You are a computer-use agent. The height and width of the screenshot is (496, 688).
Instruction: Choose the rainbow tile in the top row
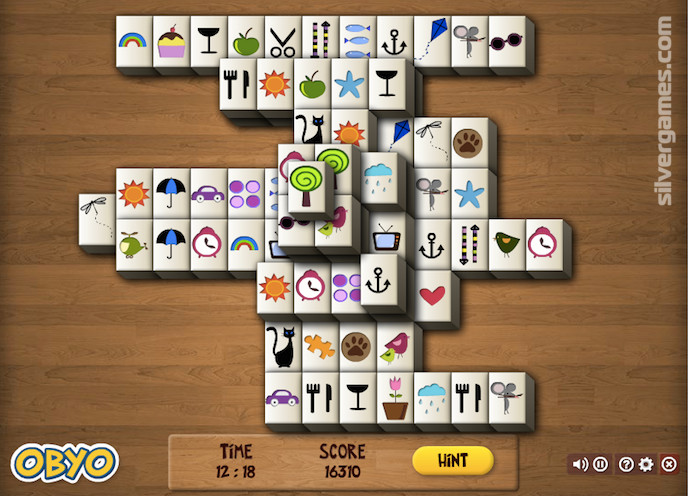pos(134,42)
